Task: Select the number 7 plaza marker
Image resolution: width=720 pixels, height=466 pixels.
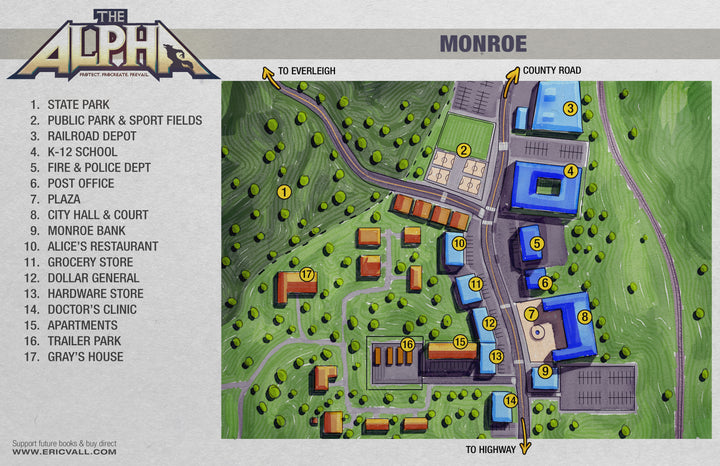Action: 531,314
